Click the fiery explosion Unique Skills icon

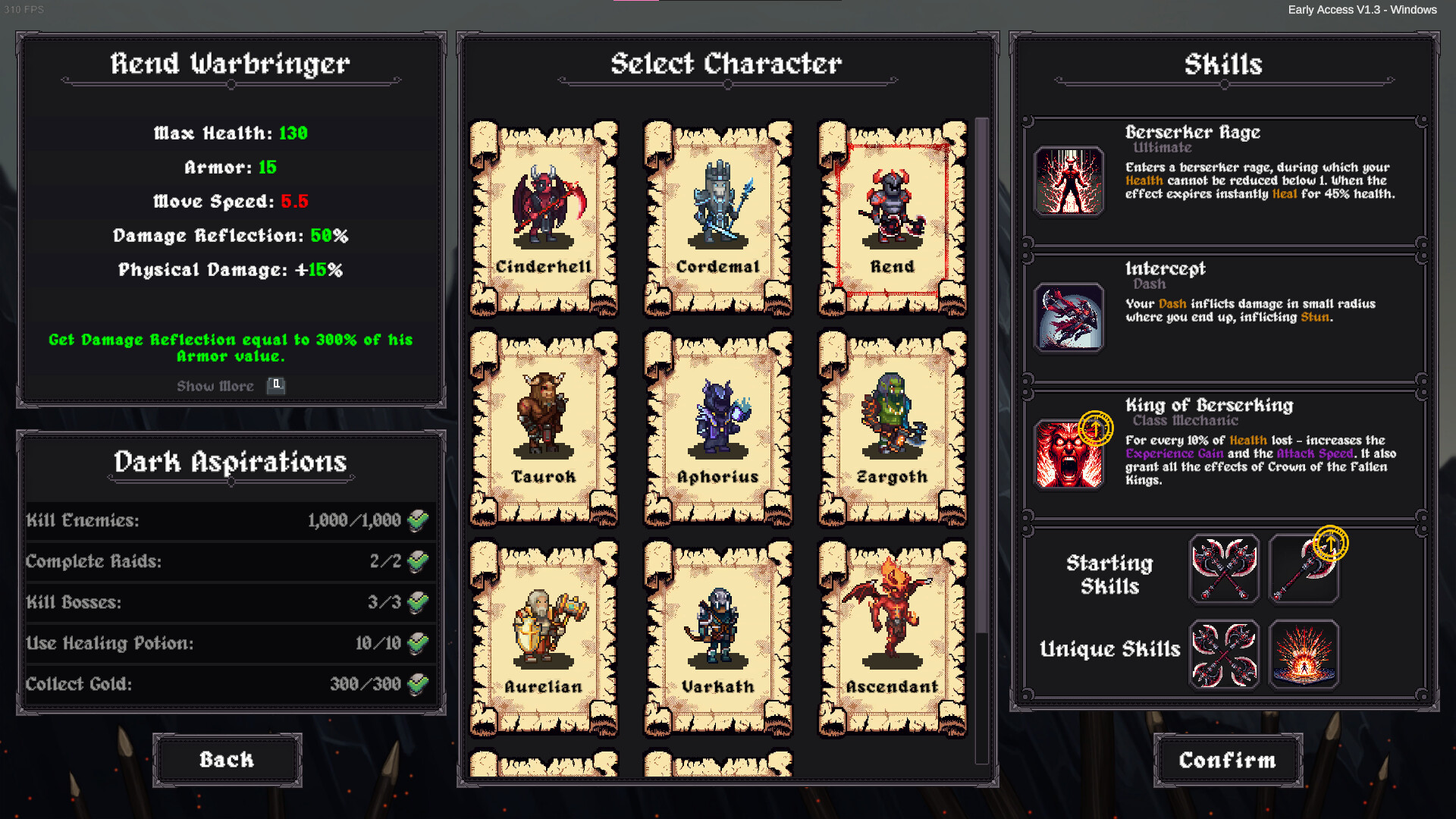point(1304,654)
